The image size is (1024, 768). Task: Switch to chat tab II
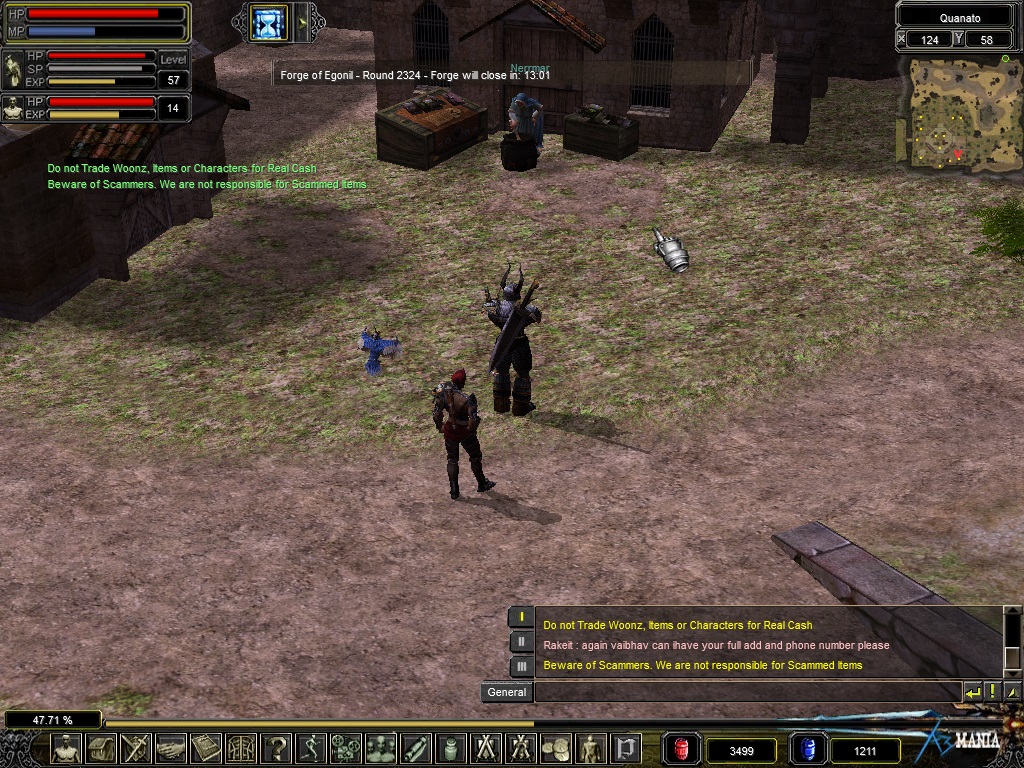coord(521,642)
